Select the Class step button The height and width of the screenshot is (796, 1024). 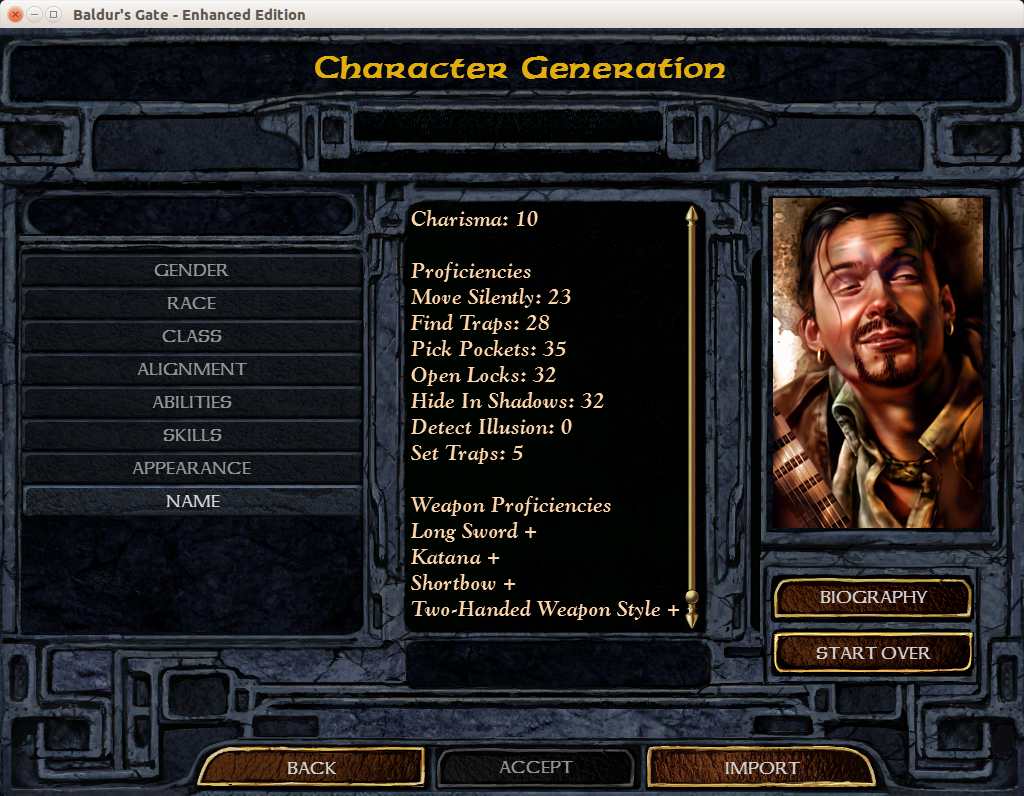(191, 336)
